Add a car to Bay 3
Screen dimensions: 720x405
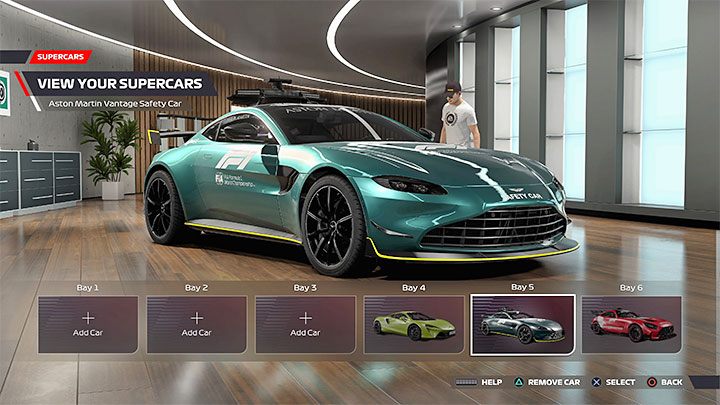[x=305, y=324]
